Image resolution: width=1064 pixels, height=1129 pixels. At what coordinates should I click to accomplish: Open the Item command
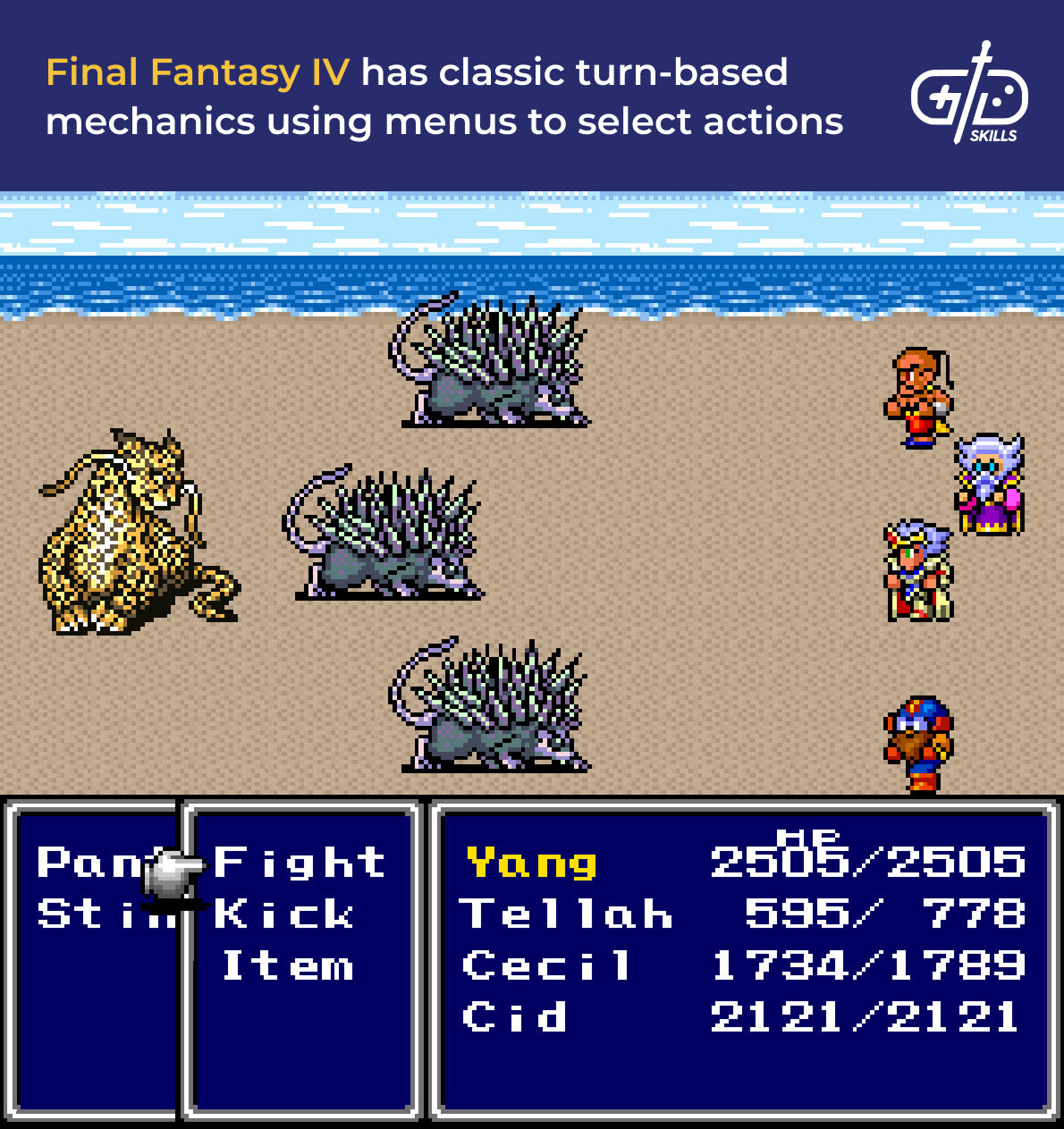coord(288,966)
